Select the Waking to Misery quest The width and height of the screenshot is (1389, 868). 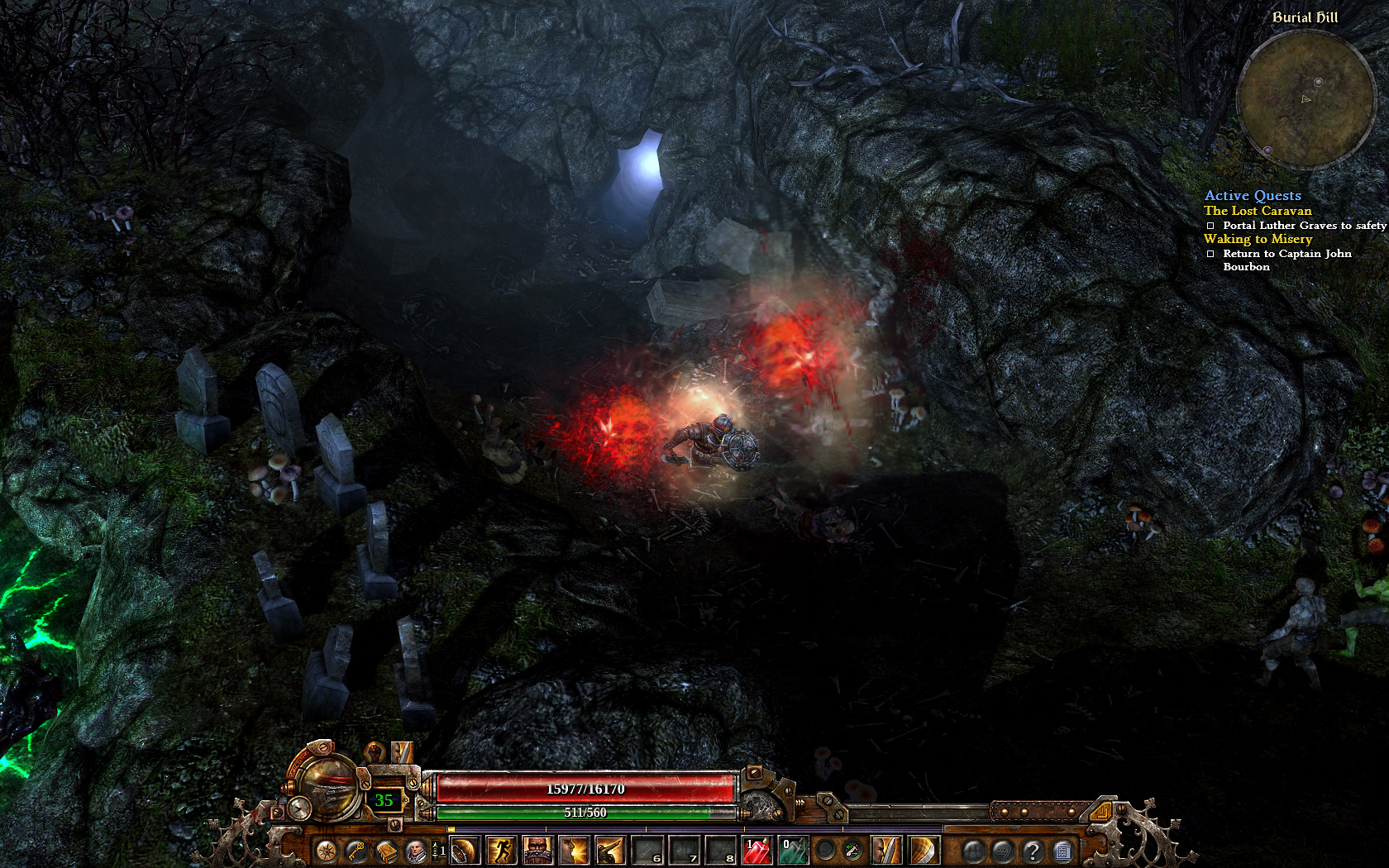pos(1258,239)
